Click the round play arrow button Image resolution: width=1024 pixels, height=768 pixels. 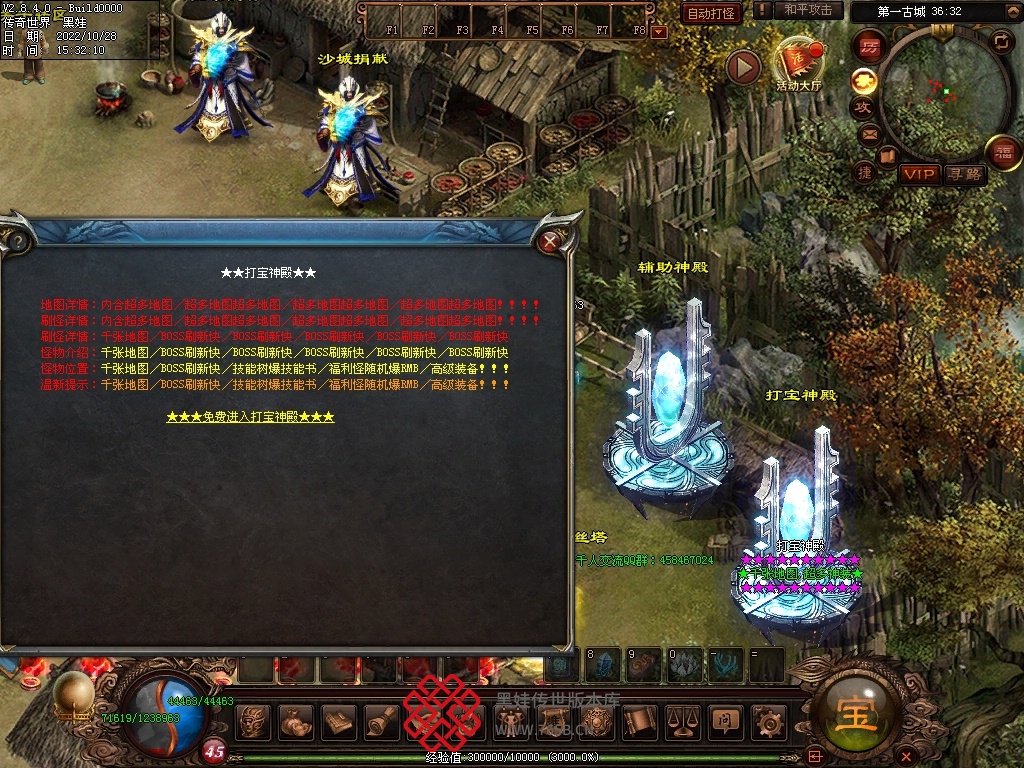coord(743,67)
